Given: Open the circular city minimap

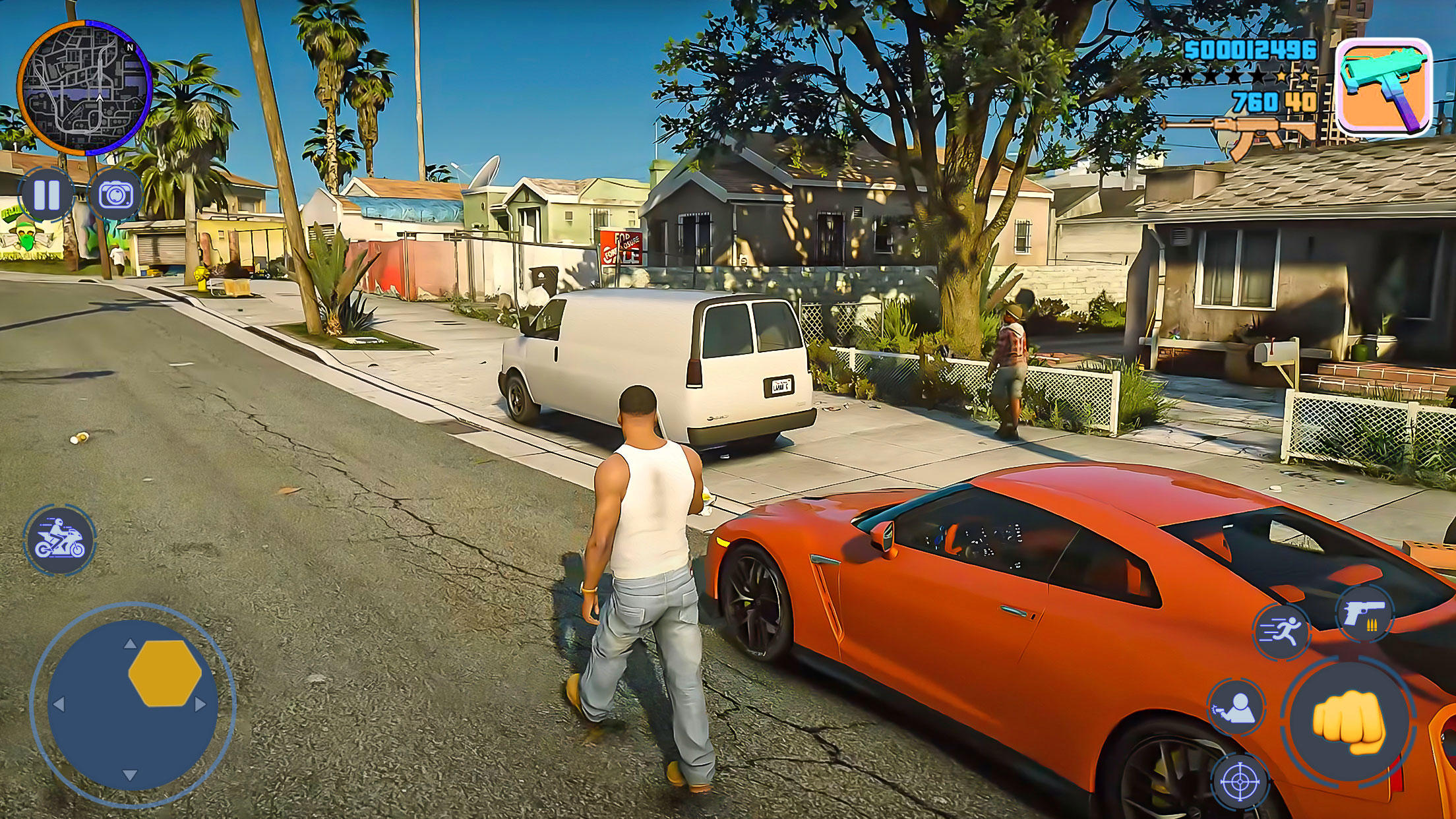Looking at the screenshot, I should pyautogui.click(x=84, y=88).
